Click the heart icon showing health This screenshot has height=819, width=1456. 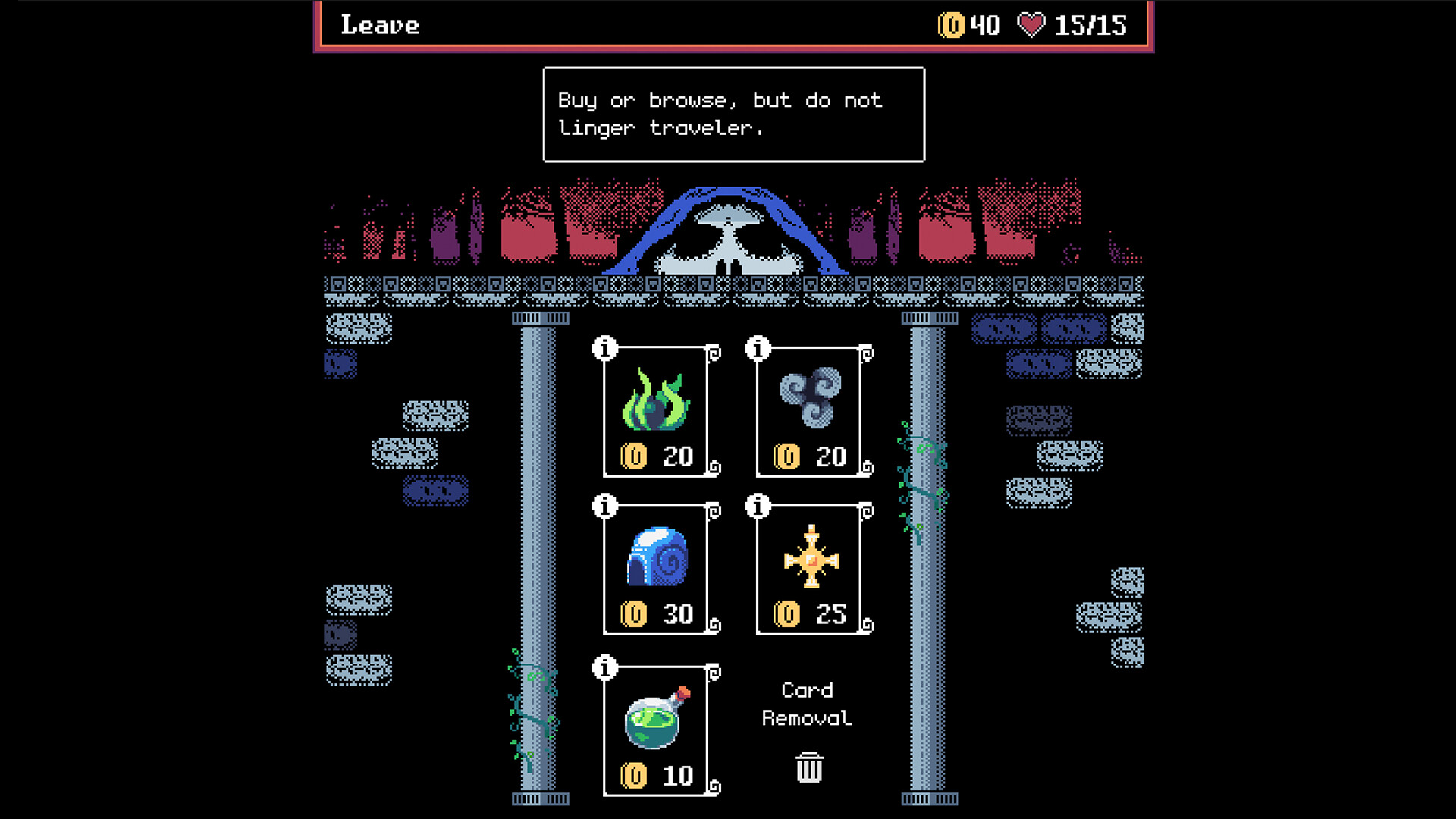point(1031,25)
